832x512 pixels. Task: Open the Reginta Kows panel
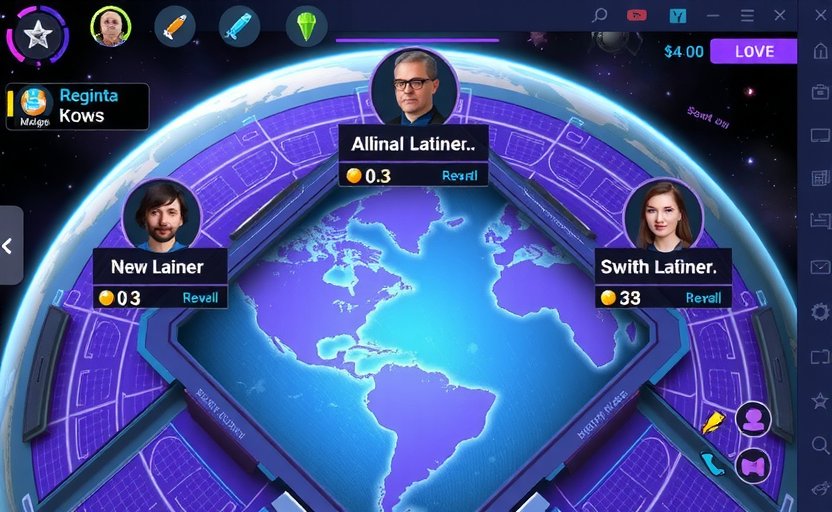[x=78, y=106]
